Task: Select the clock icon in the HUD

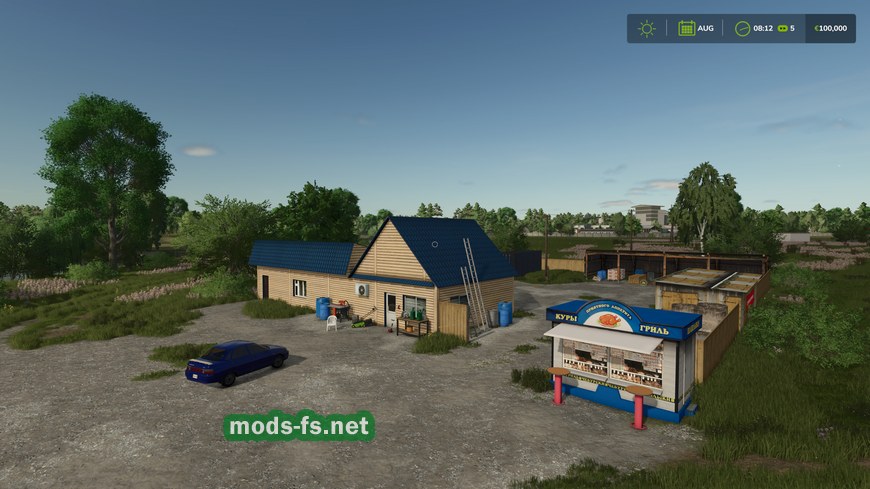Action: coord(742,28)
